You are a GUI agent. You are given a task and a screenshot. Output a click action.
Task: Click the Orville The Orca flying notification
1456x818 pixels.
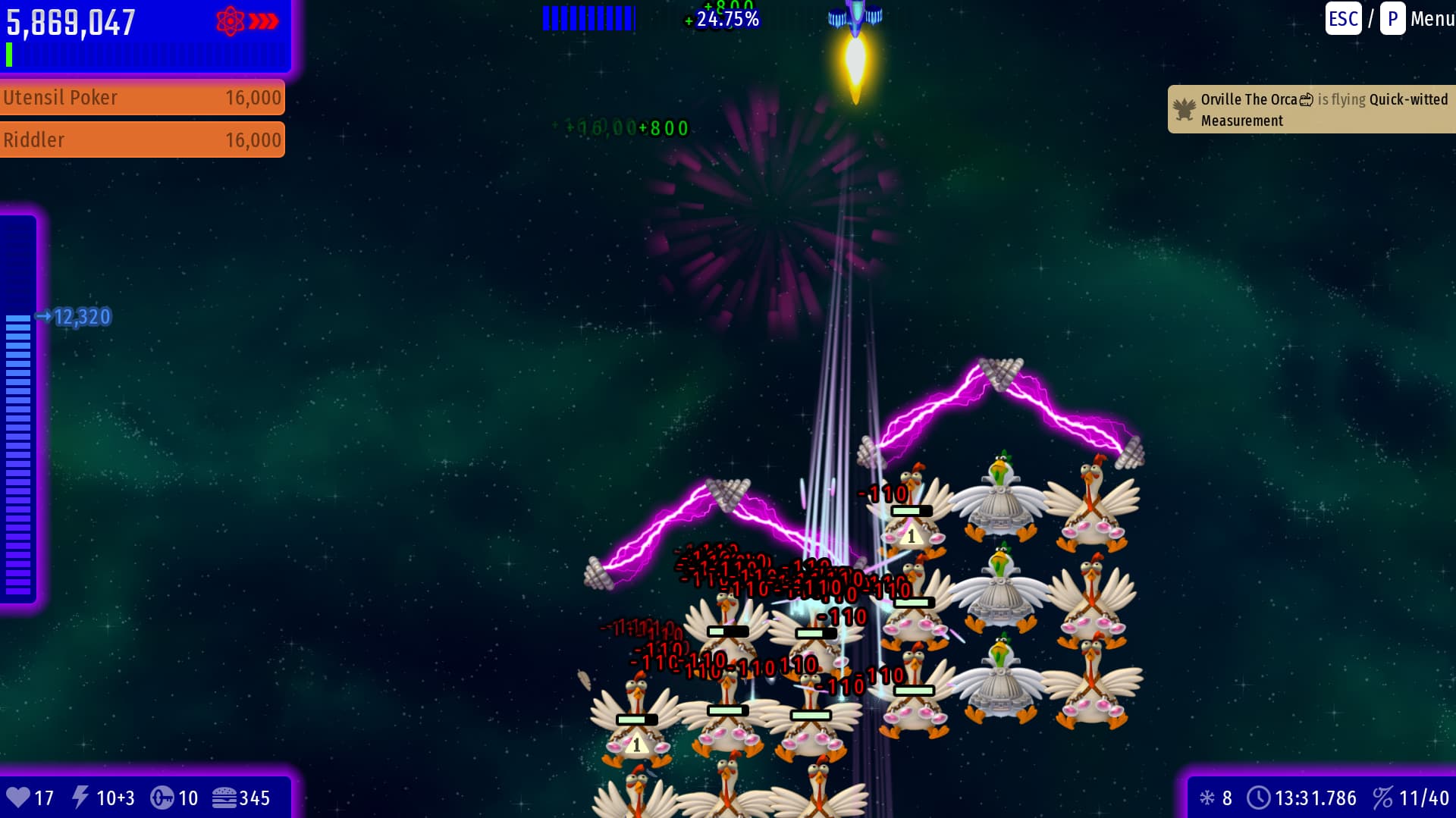tap(1312, 110)
